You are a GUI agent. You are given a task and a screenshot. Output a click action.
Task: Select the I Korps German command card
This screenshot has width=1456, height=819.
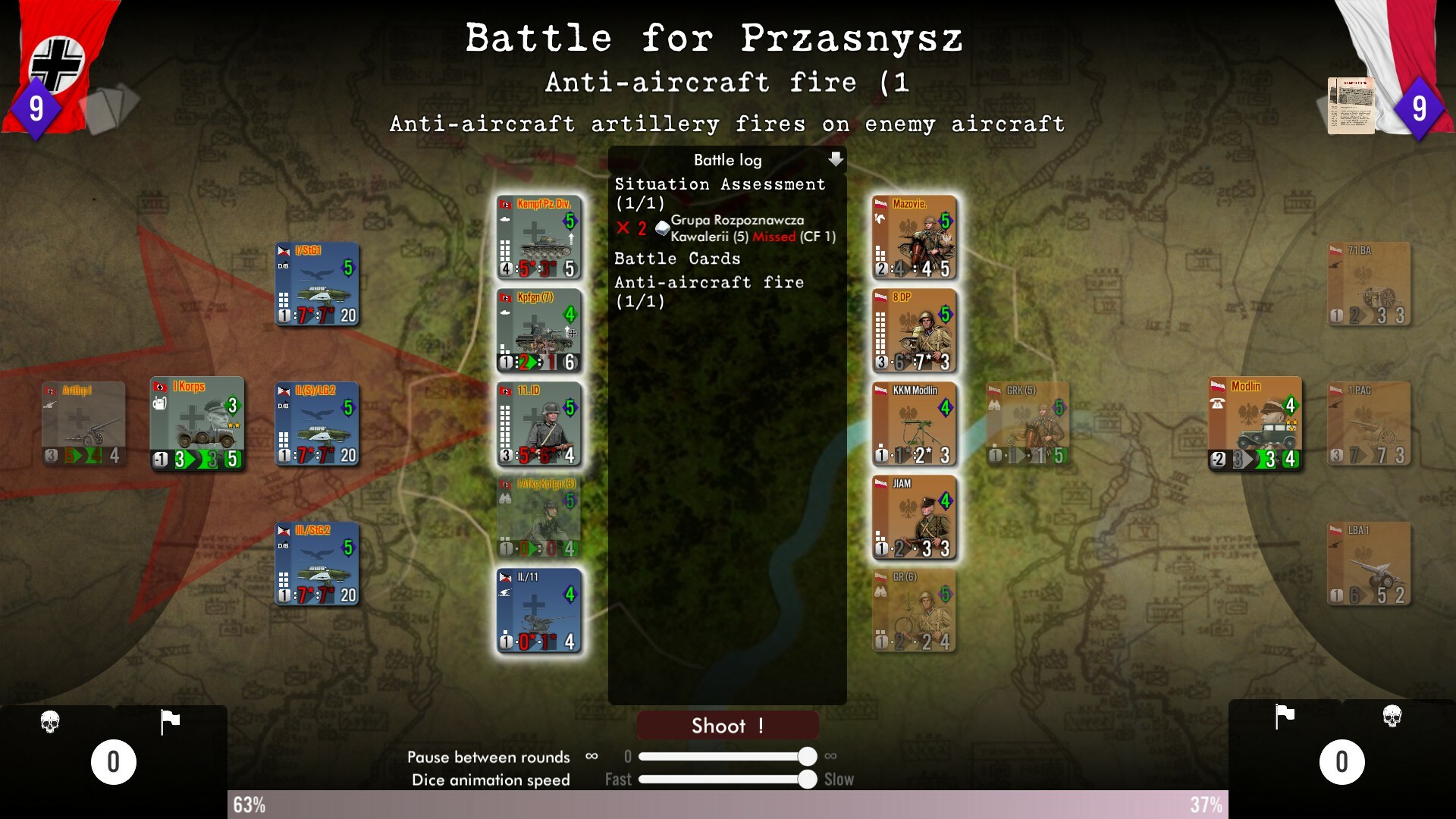tap(197, 423)
